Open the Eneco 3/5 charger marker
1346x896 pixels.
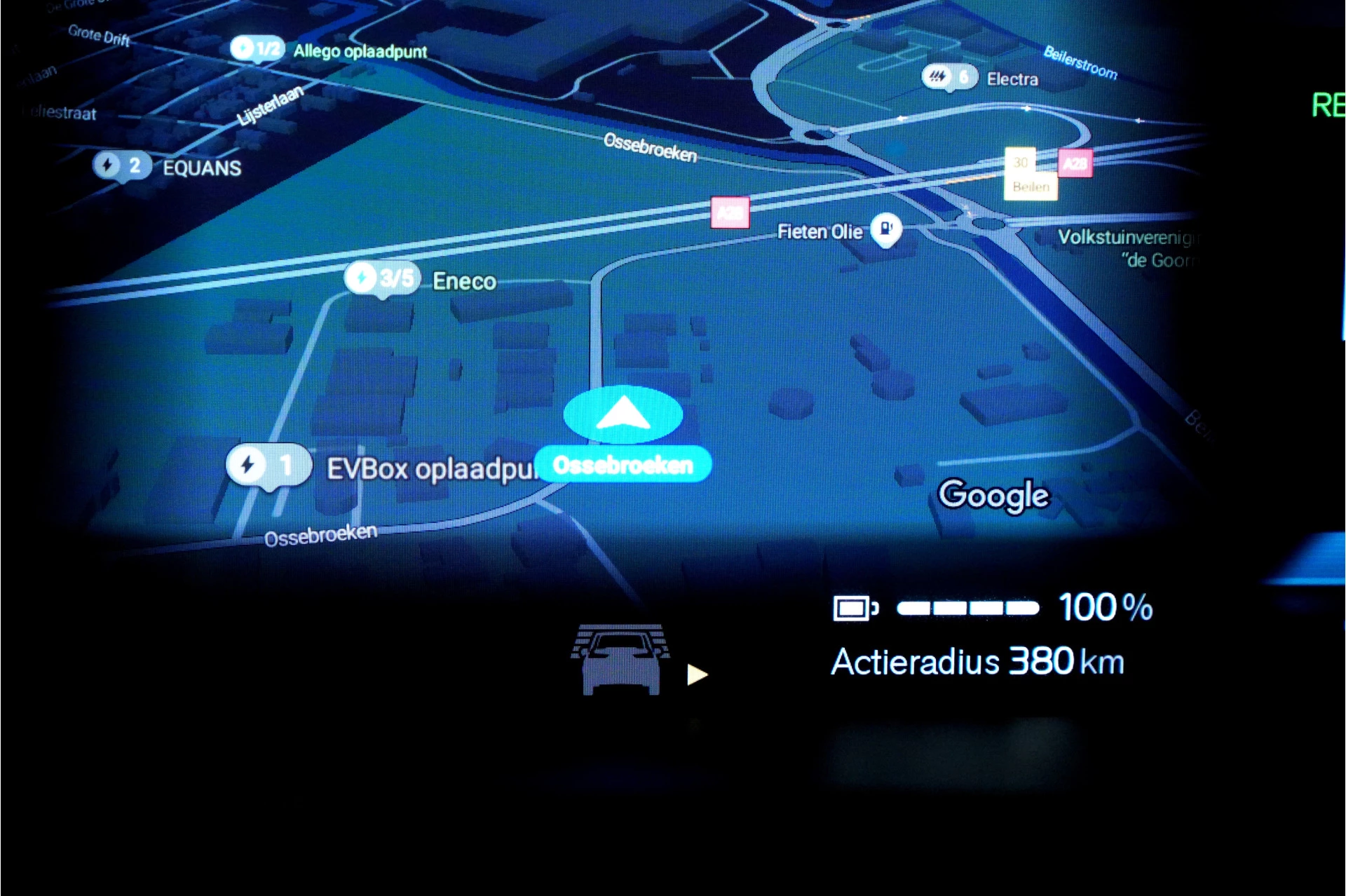pos(382,278)
